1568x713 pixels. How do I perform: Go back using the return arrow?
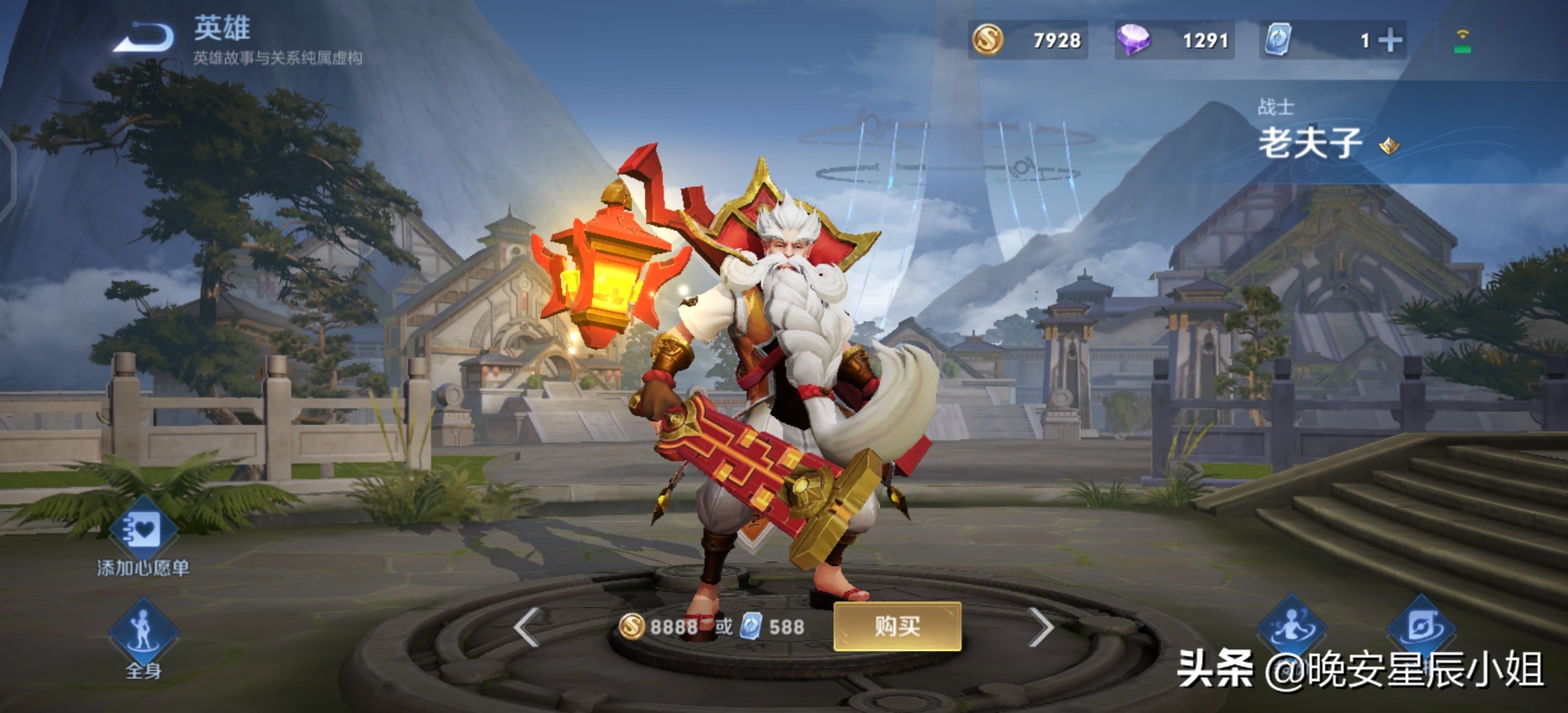(144, 38)
